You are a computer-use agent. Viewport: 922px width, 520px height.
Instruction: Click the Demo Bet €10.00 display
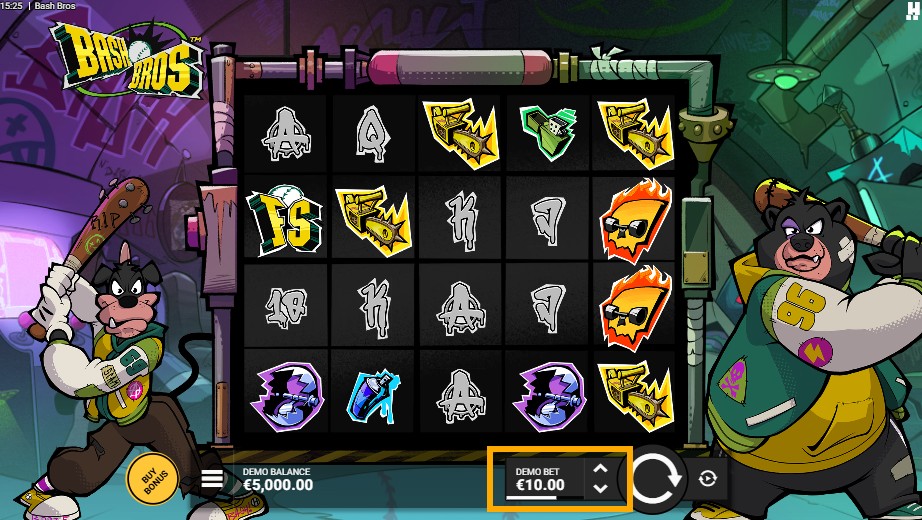point(540,480)
